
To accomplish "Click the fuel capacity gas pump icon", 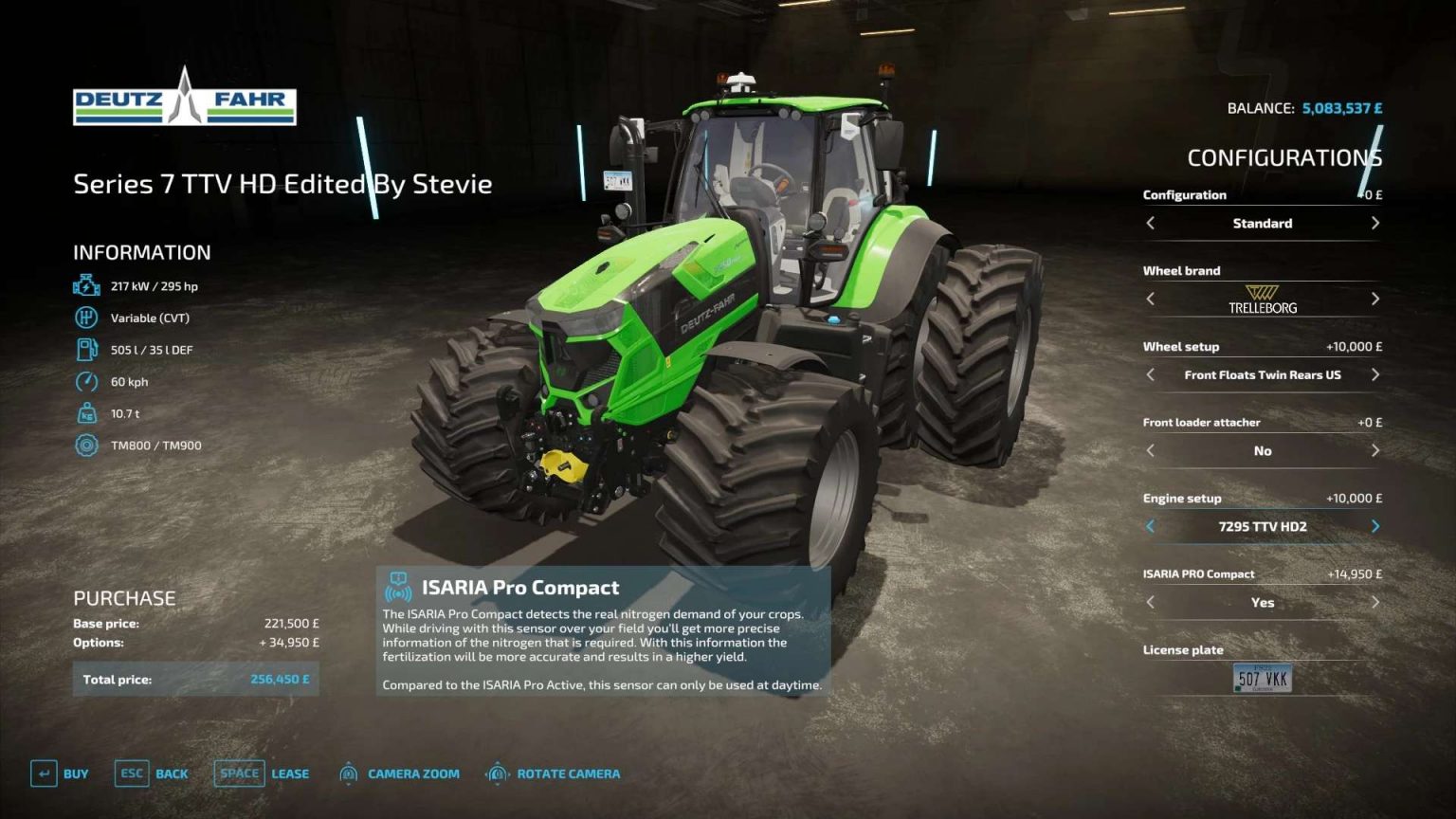I will pyautogui.click(x=86, y=349).
